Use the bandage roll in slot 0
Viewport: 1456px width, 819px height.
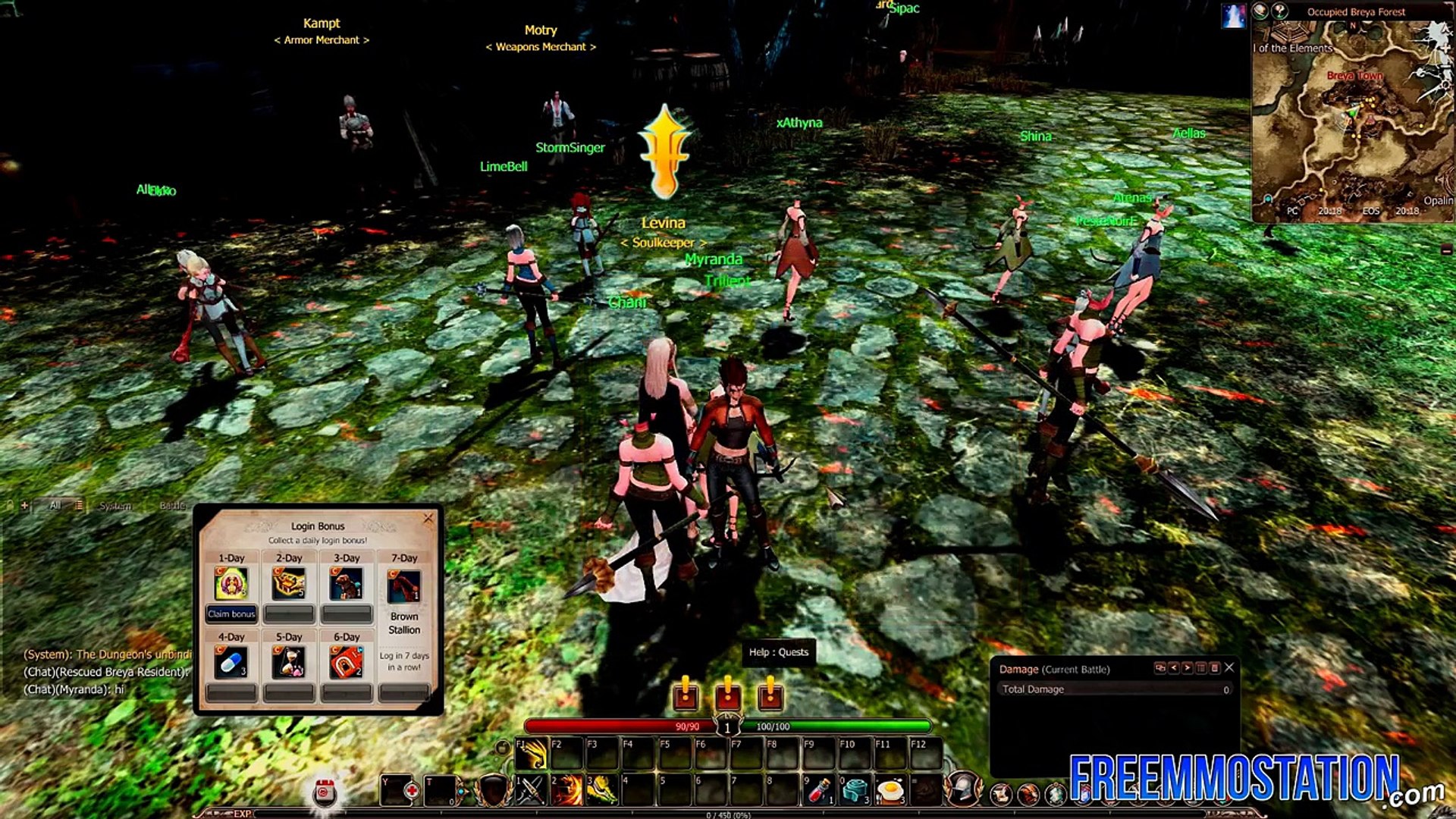[x=855, y=790]
